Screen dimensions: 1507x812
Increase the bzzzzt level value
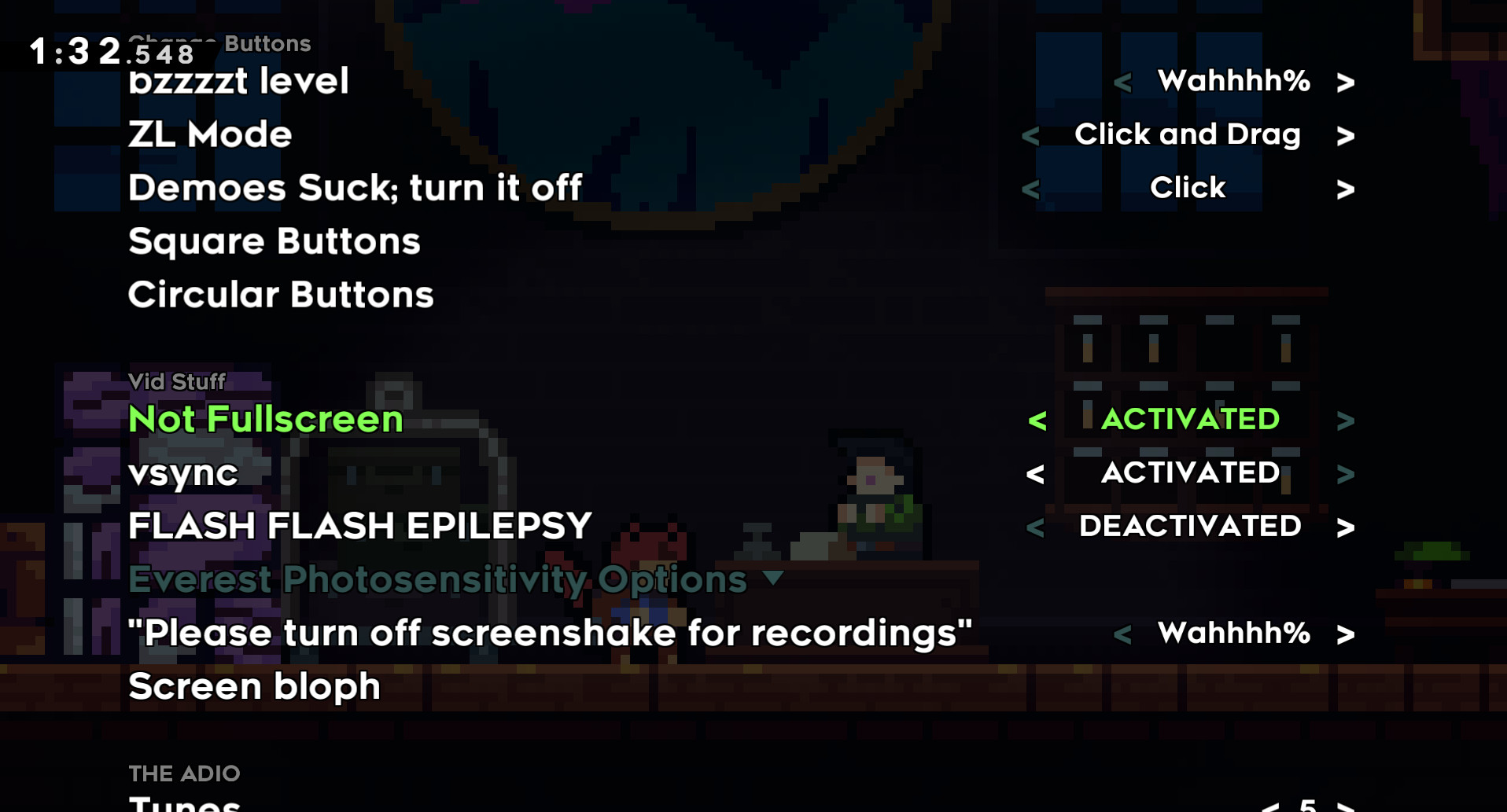1347,81
